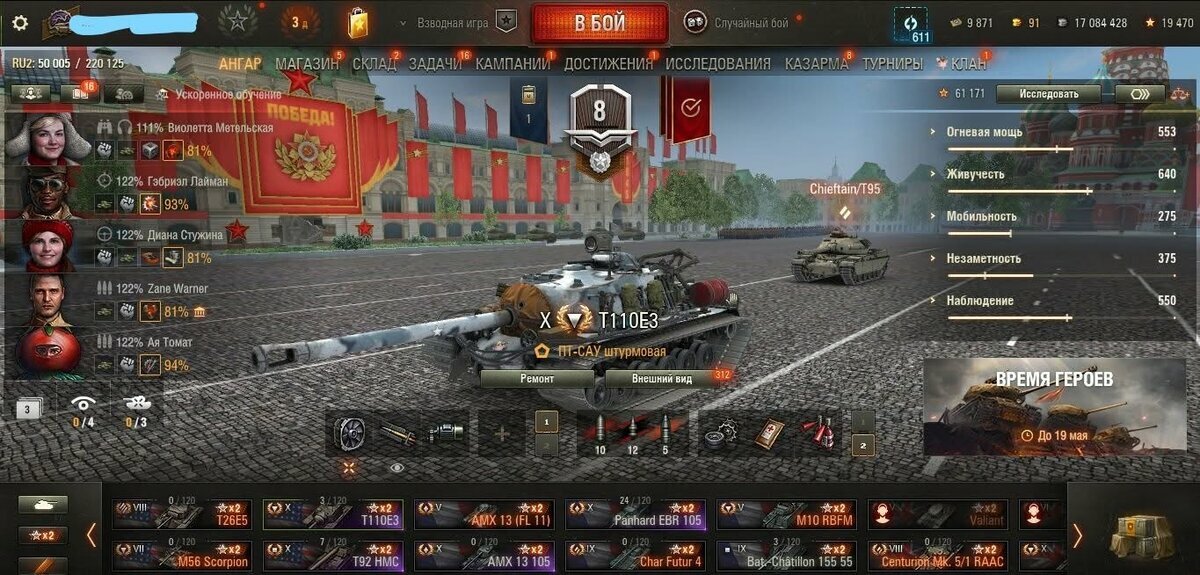Show the ДОСТИЖЕНИЯ tab
The image size is (1200, 575).
point(608,64)
